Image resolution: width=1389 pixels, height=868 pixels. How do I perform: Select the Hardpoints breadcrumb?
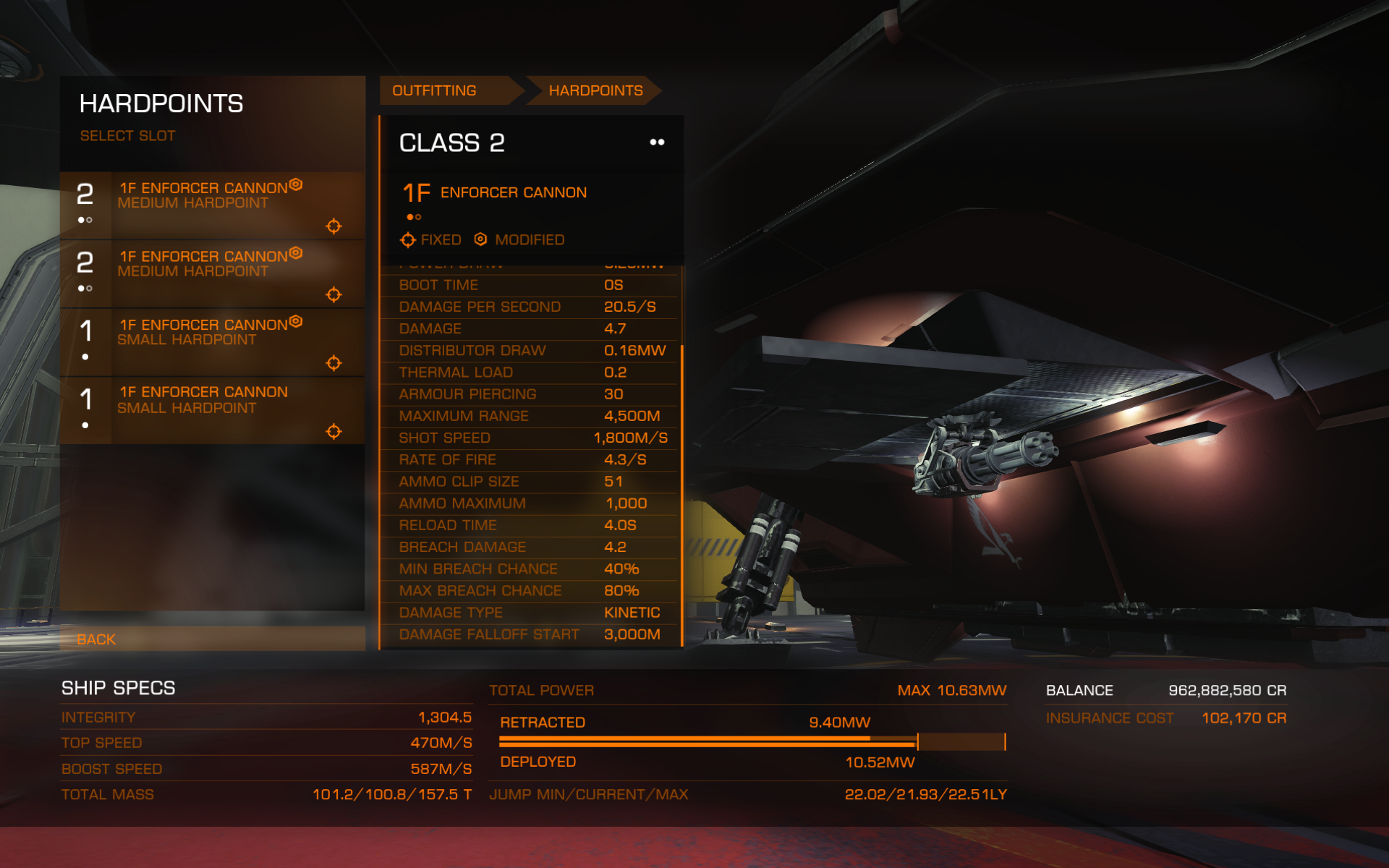tap(595, 90)
